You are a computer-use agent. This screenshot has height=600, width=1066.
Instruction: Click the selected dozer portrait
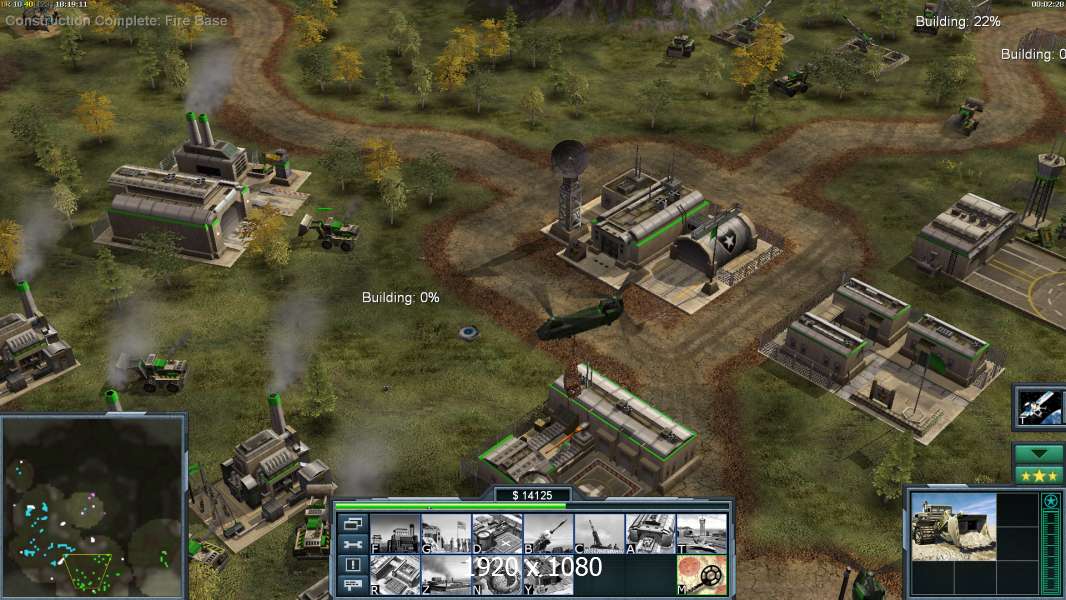click(953, 526)
